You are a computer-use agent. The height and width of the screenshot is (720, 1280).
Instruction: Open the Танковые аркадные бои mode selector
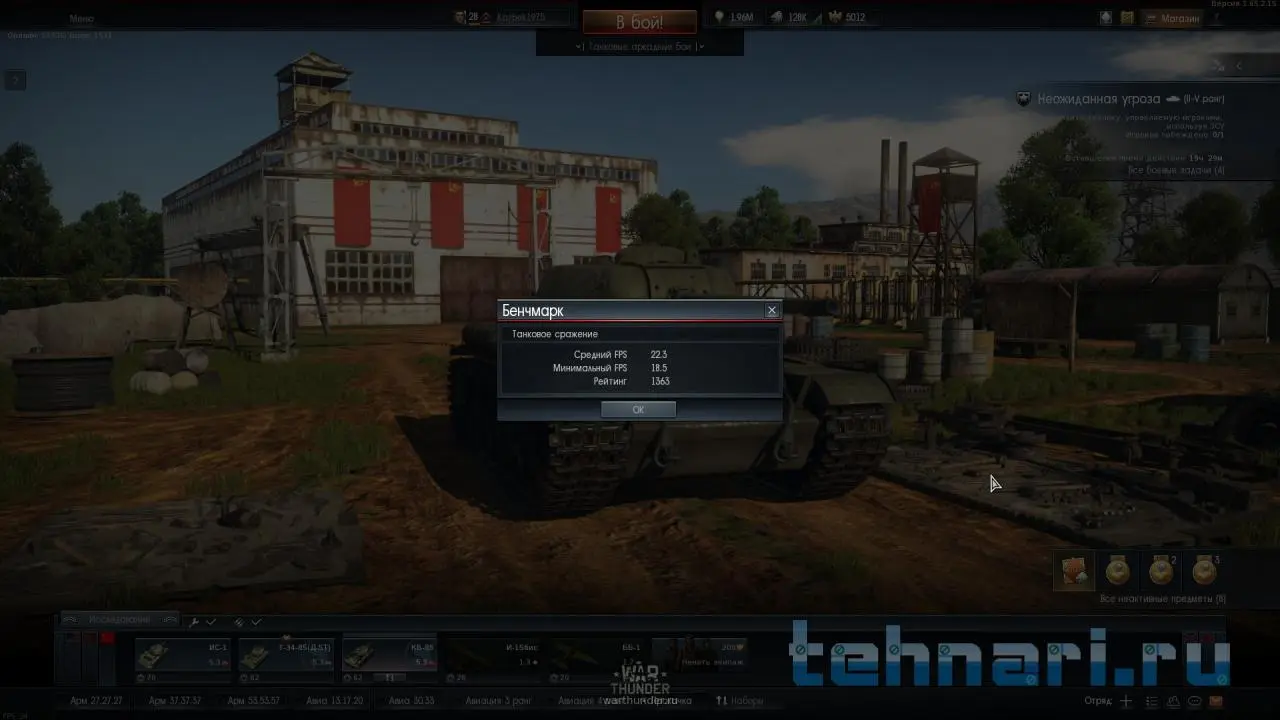[x=640, y=46]
